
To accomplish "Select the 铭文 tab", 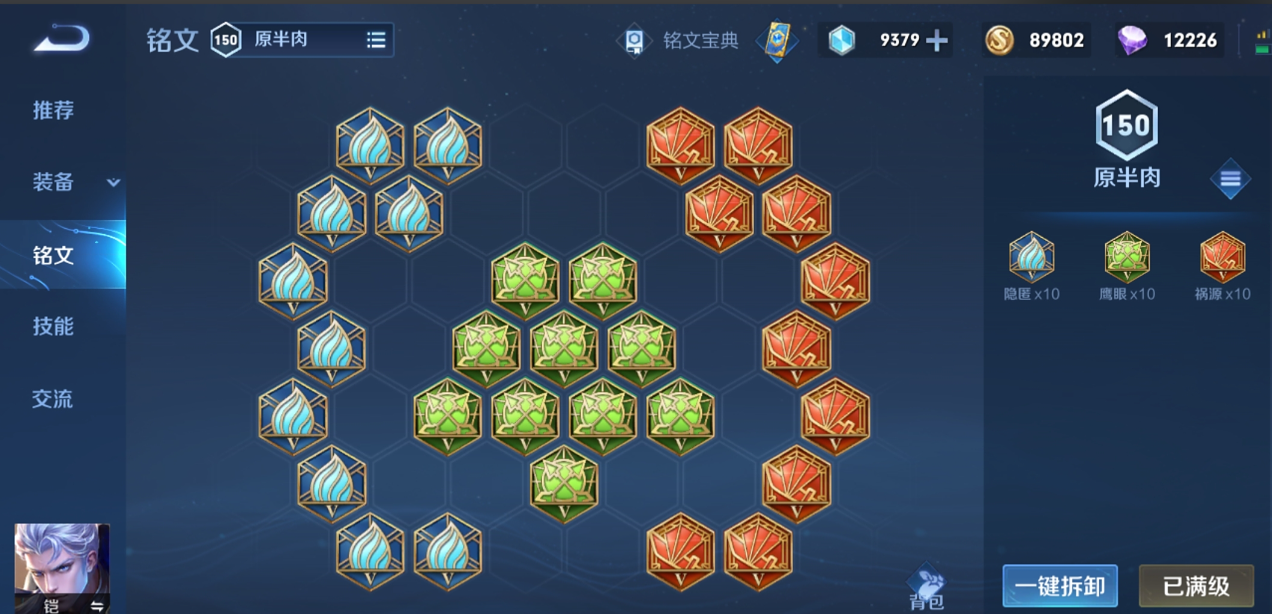I will pyautogui.click(x=53, y=255).
